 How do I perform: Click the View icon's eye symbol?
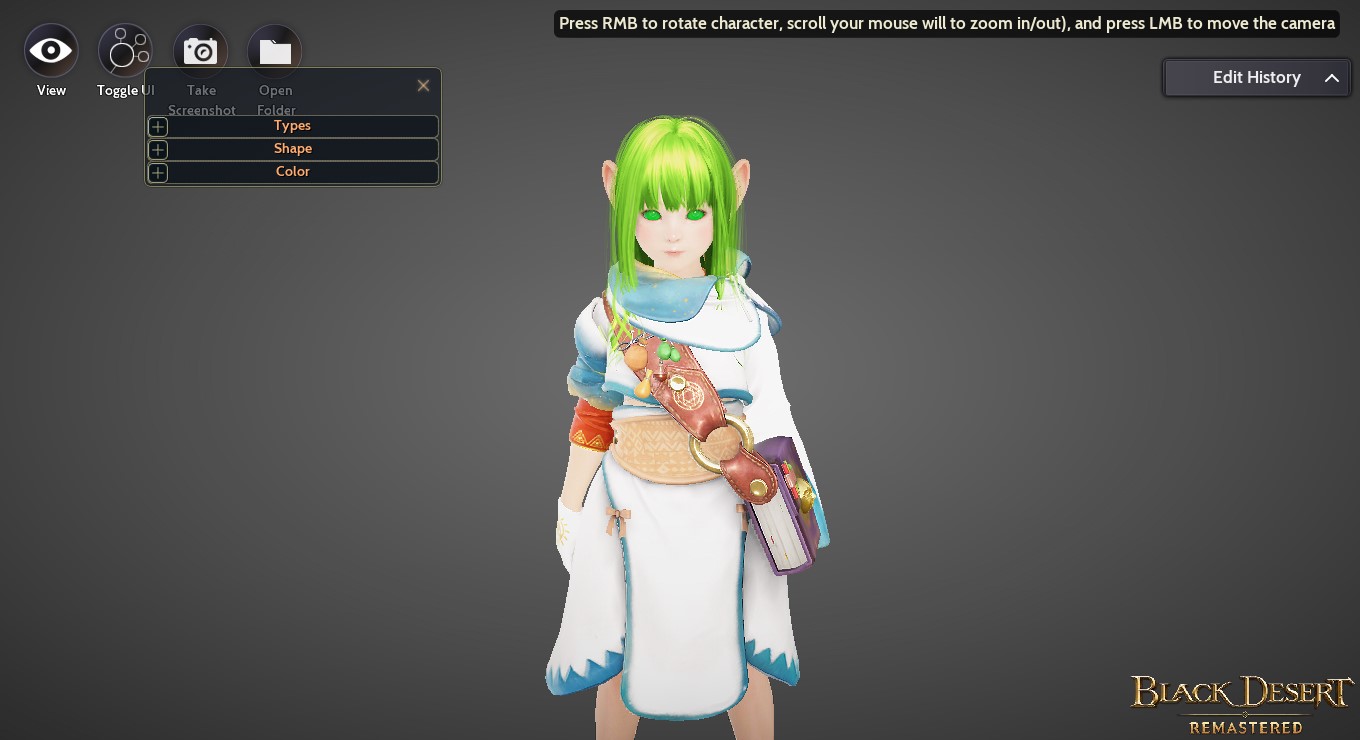coord(50,50)
